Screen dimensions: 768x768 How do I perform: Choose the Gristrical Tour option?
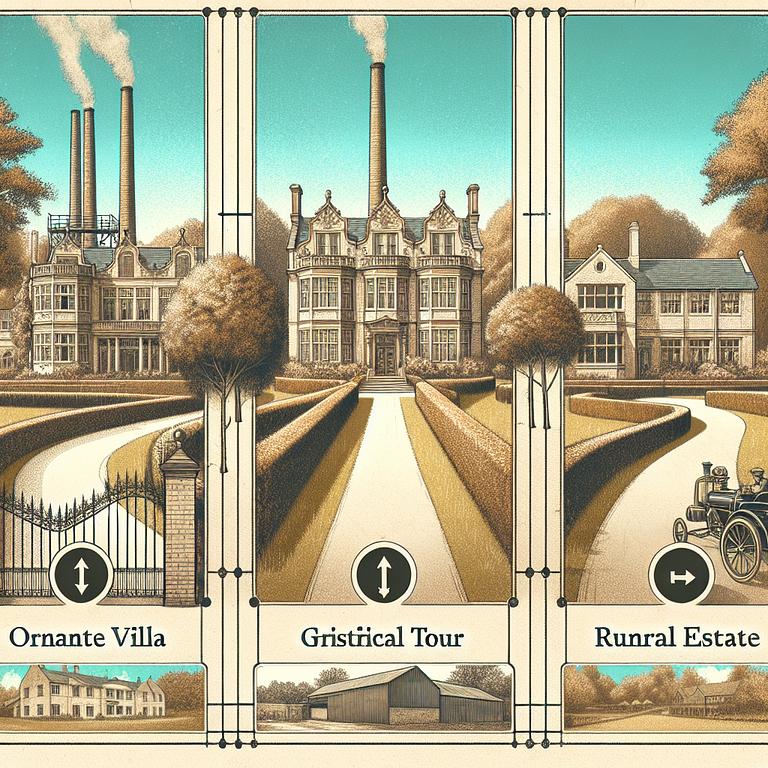tap(384, 637)
